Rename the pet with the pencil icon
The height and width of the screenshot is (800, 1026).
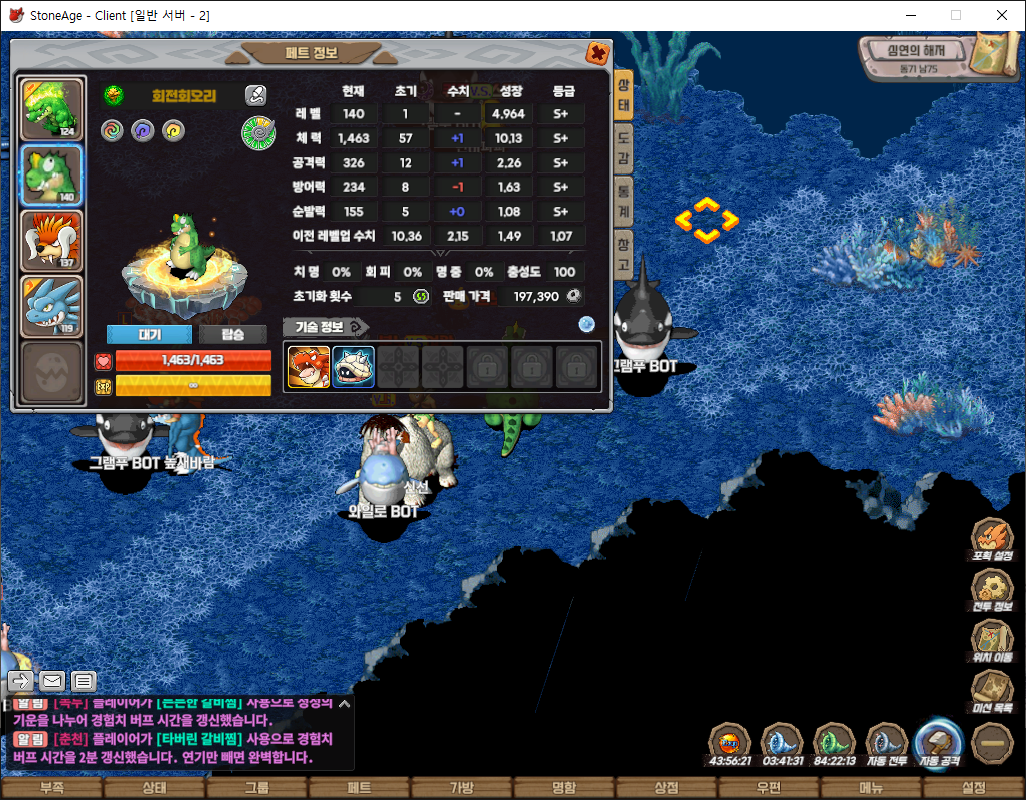click(256, 96)
